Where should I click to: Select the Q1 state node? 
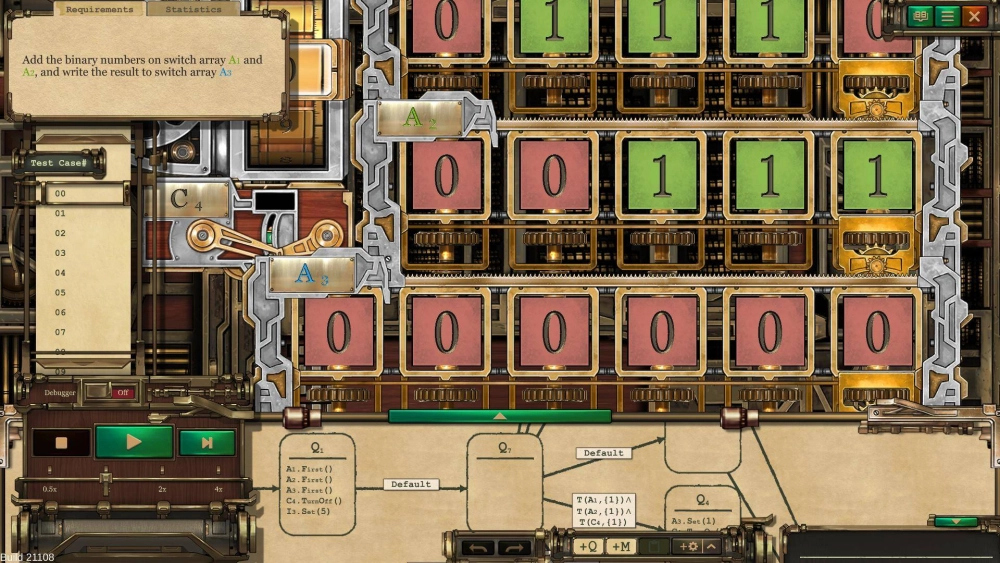pos(316,485)
